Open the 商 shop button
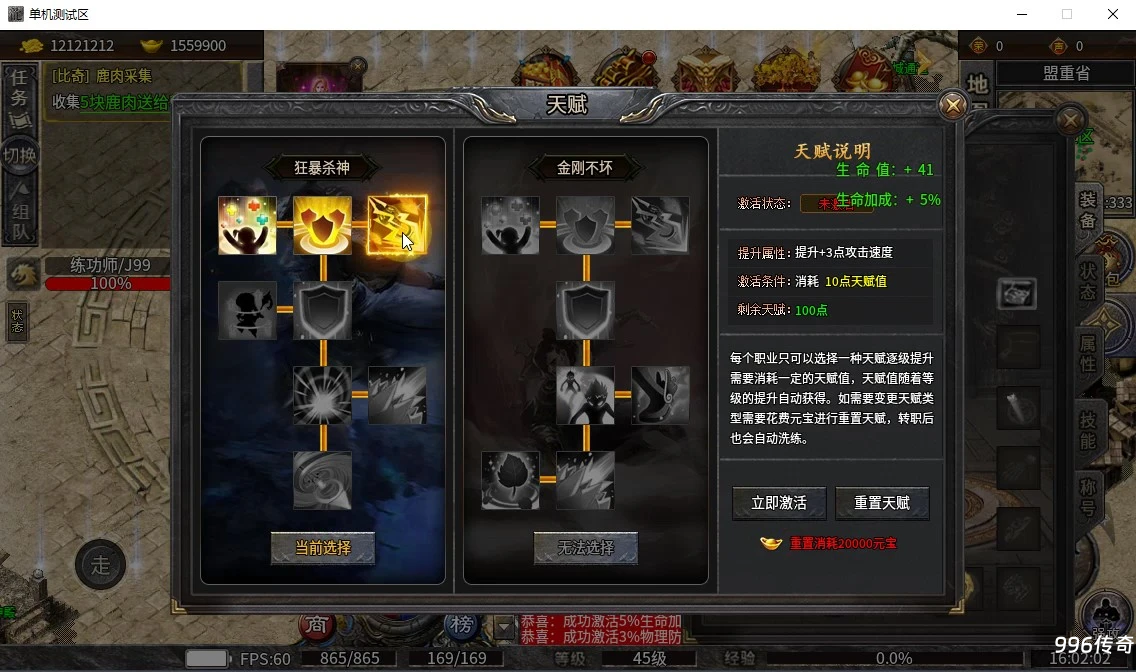The width and height of the screenshot is (1136, 672). click(x=317, y=625)
